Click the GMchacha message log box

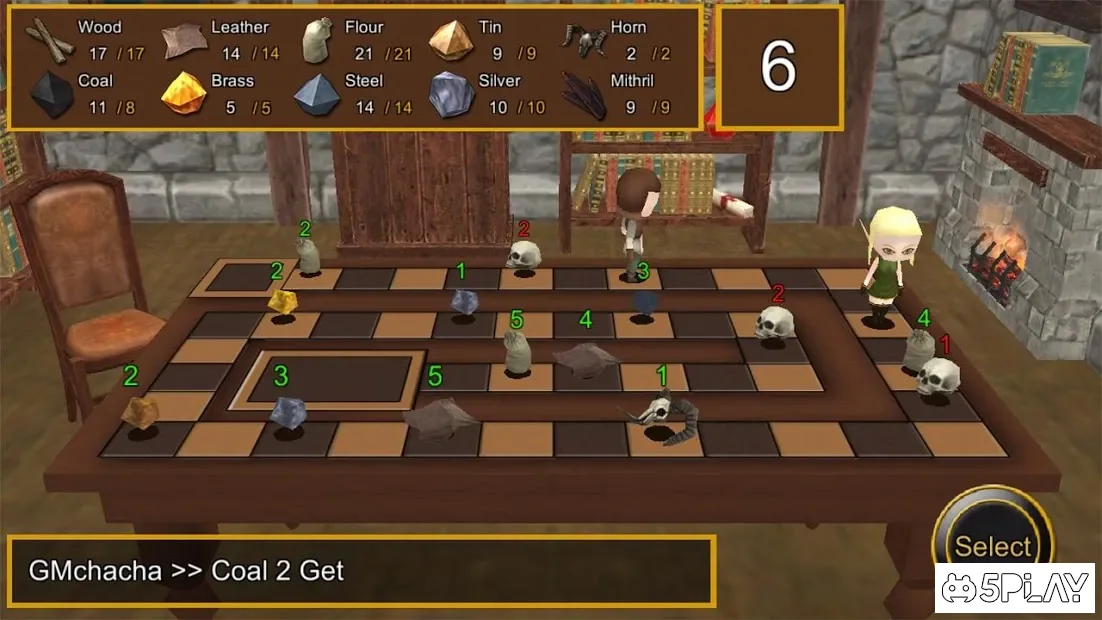361,571
